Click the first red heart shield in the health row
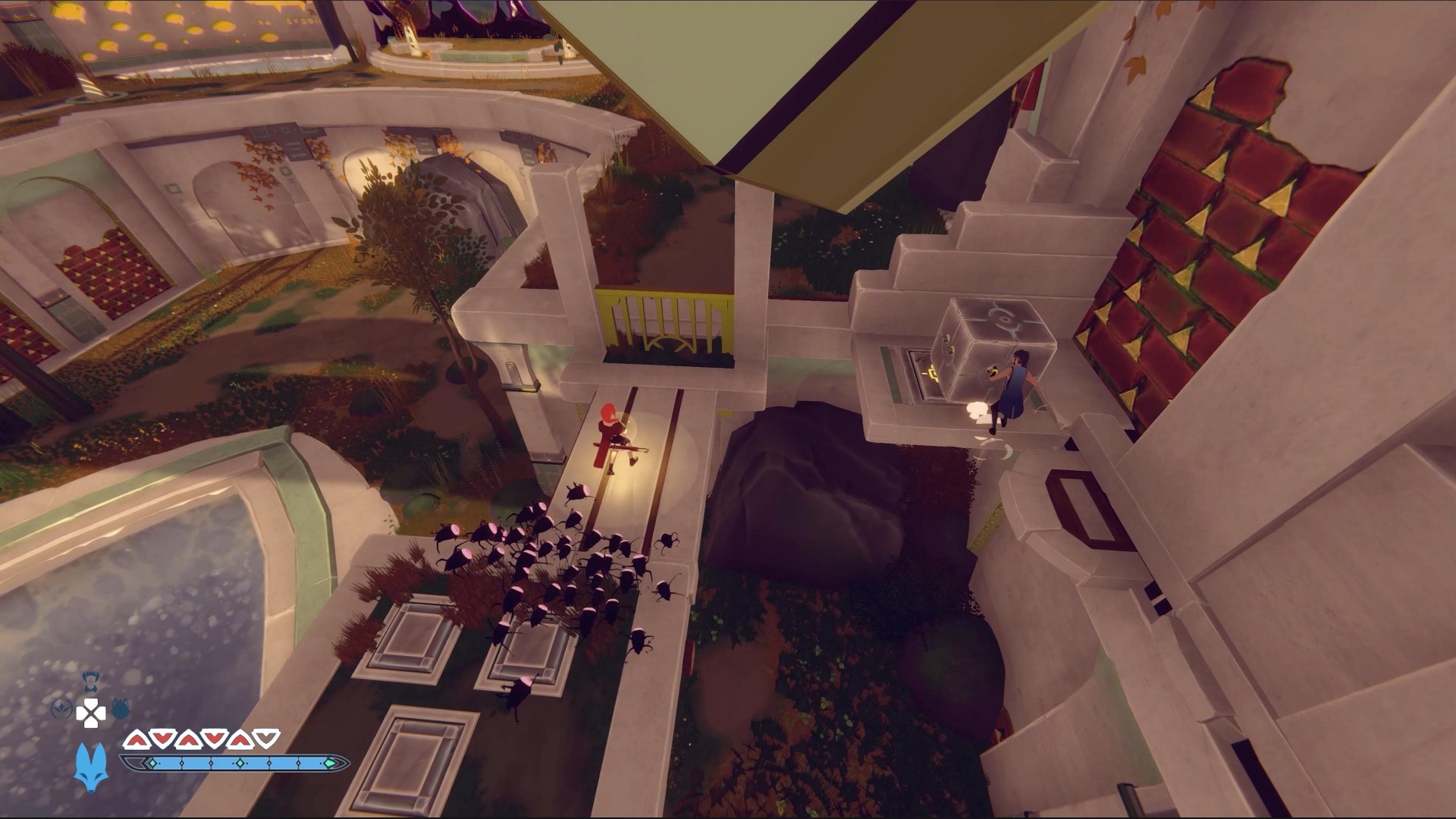 pyautogui.click(x=136, y=739)
